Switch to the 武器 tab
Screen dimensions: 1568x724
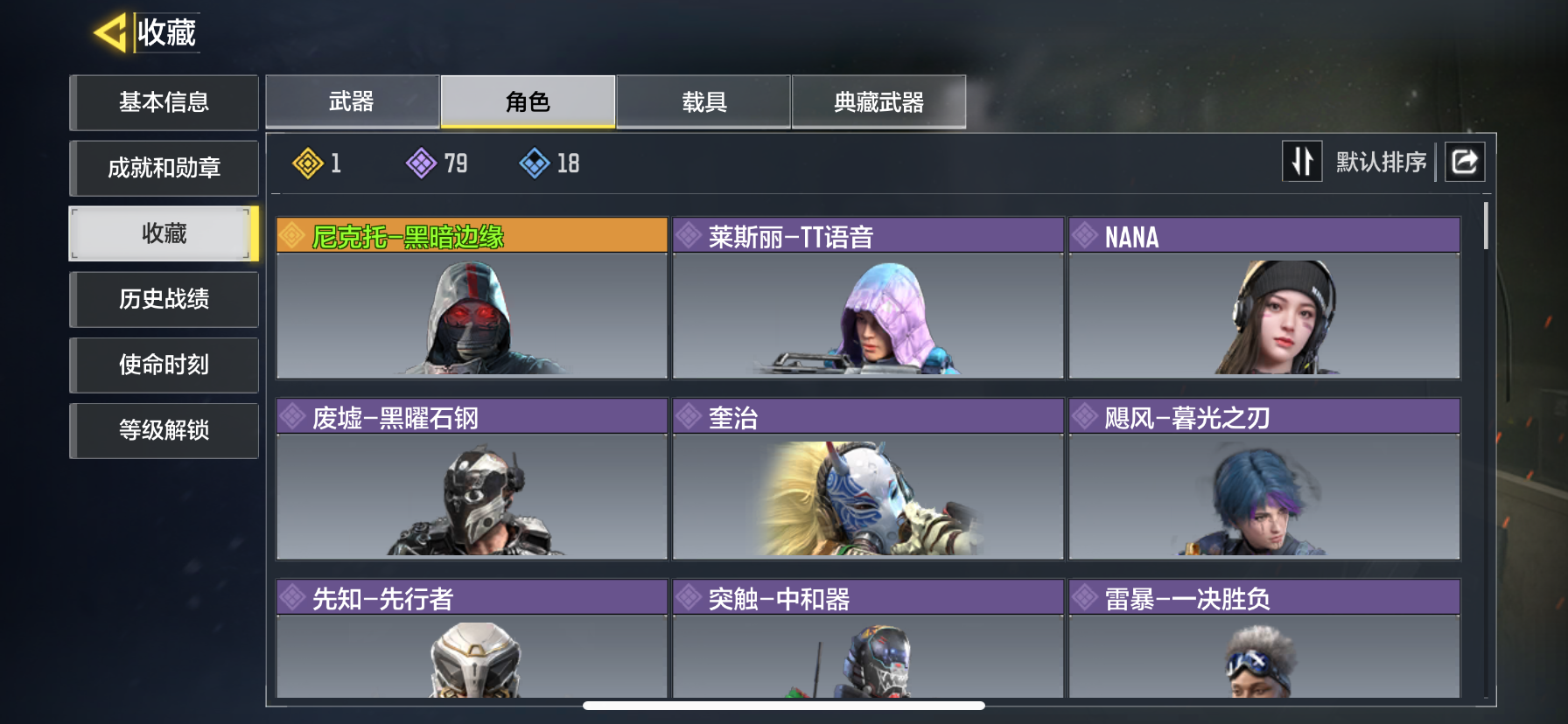pos(352,102)
